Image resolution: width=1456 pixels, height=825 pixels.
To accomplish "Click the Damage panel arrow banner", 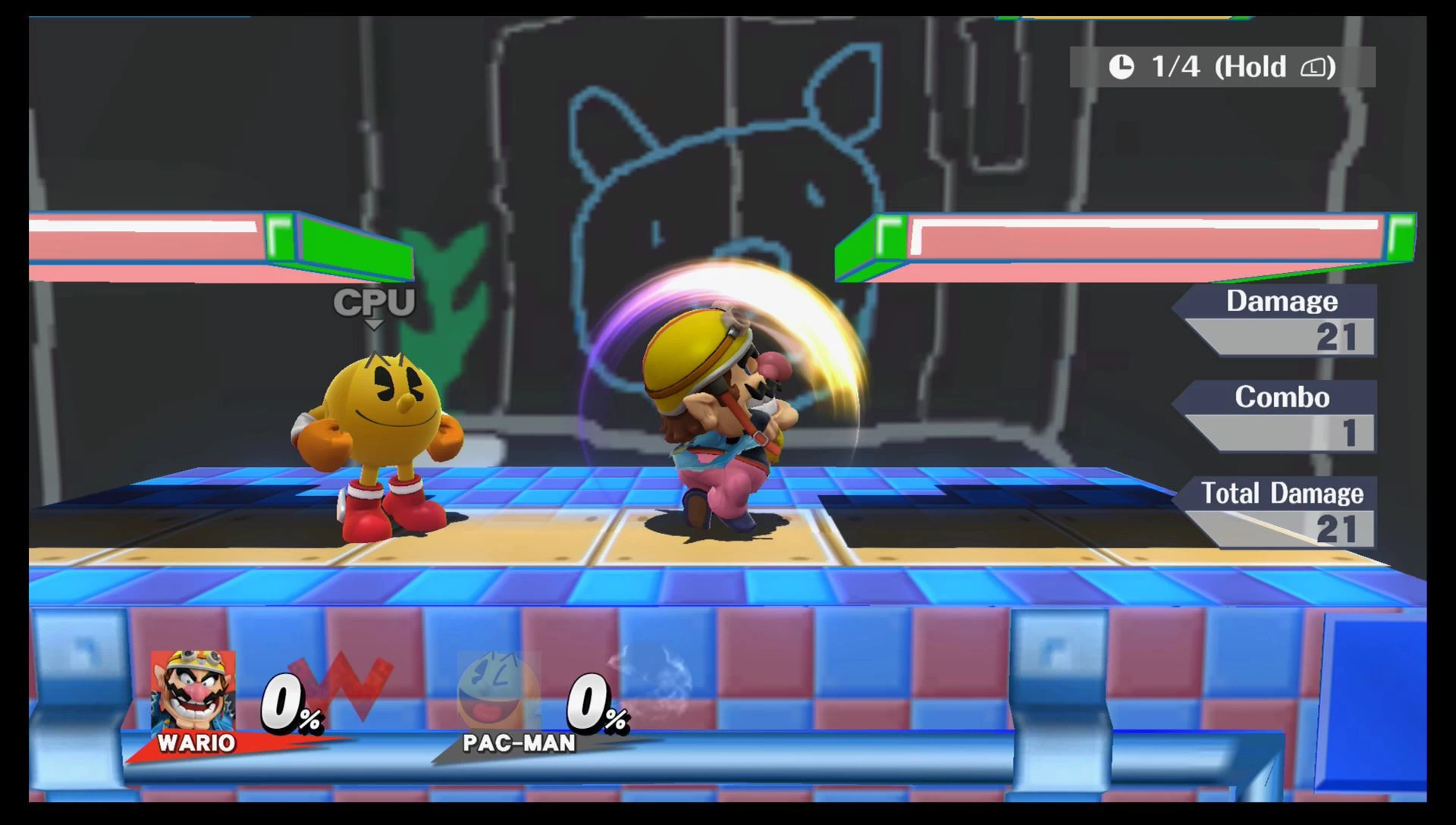I will pos(1282,302).
